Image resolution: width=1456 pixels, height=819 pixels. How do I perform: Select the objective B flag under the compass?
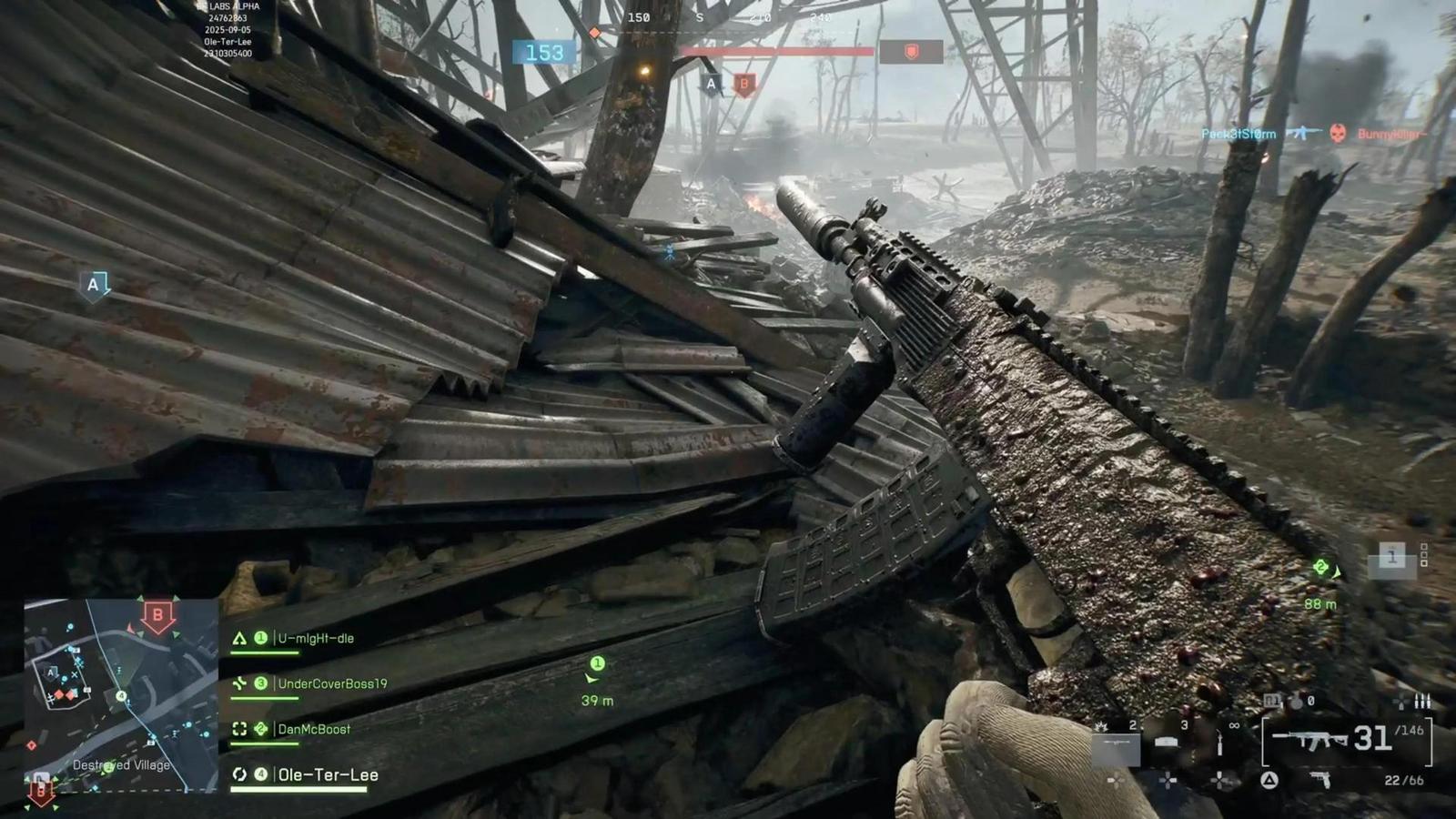pyautogui.click(x=746, y=83)
